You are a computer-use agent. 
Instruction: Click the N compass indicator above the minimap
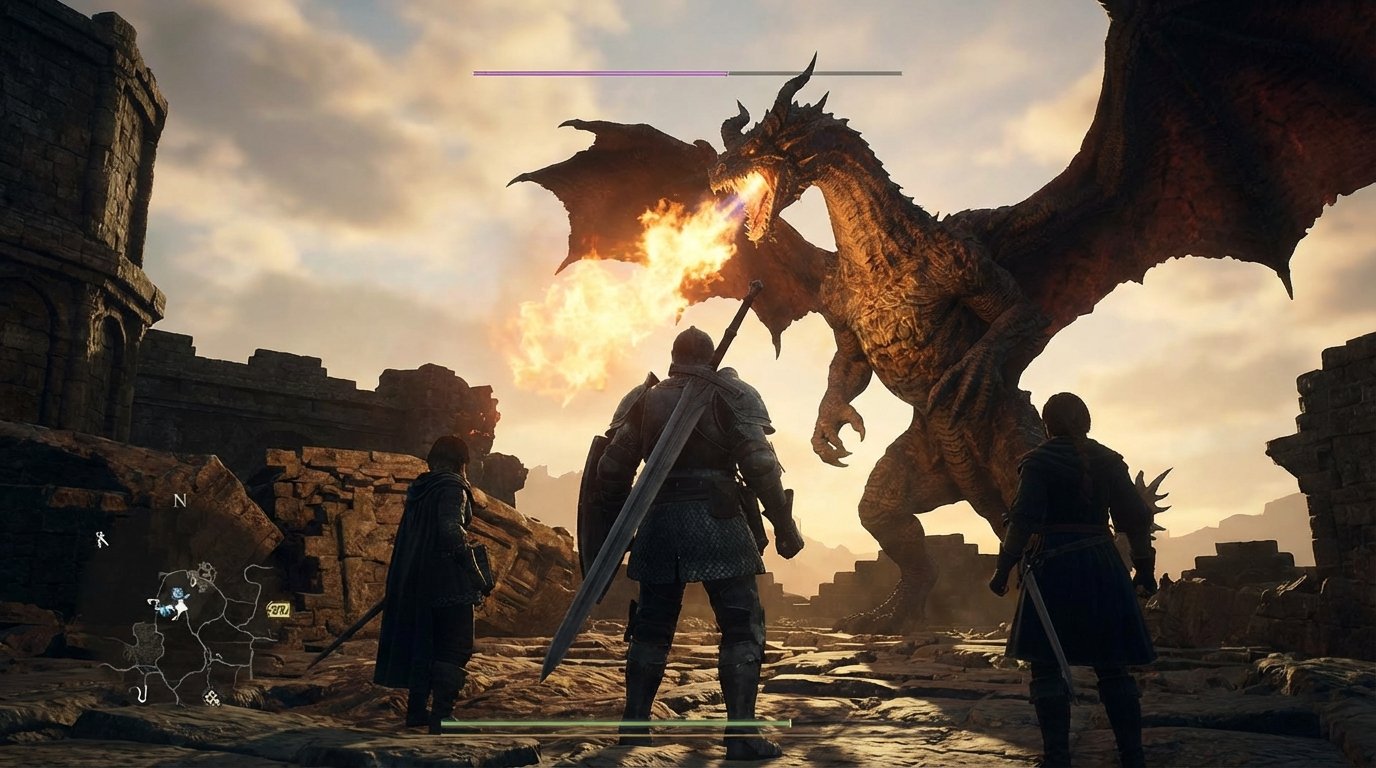point(179,500)
